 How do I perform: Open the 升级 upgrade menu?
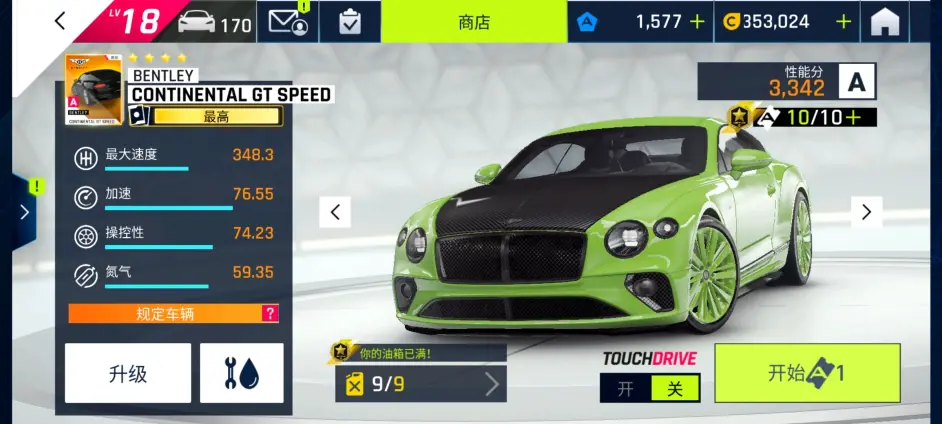(x=128, y=373)
